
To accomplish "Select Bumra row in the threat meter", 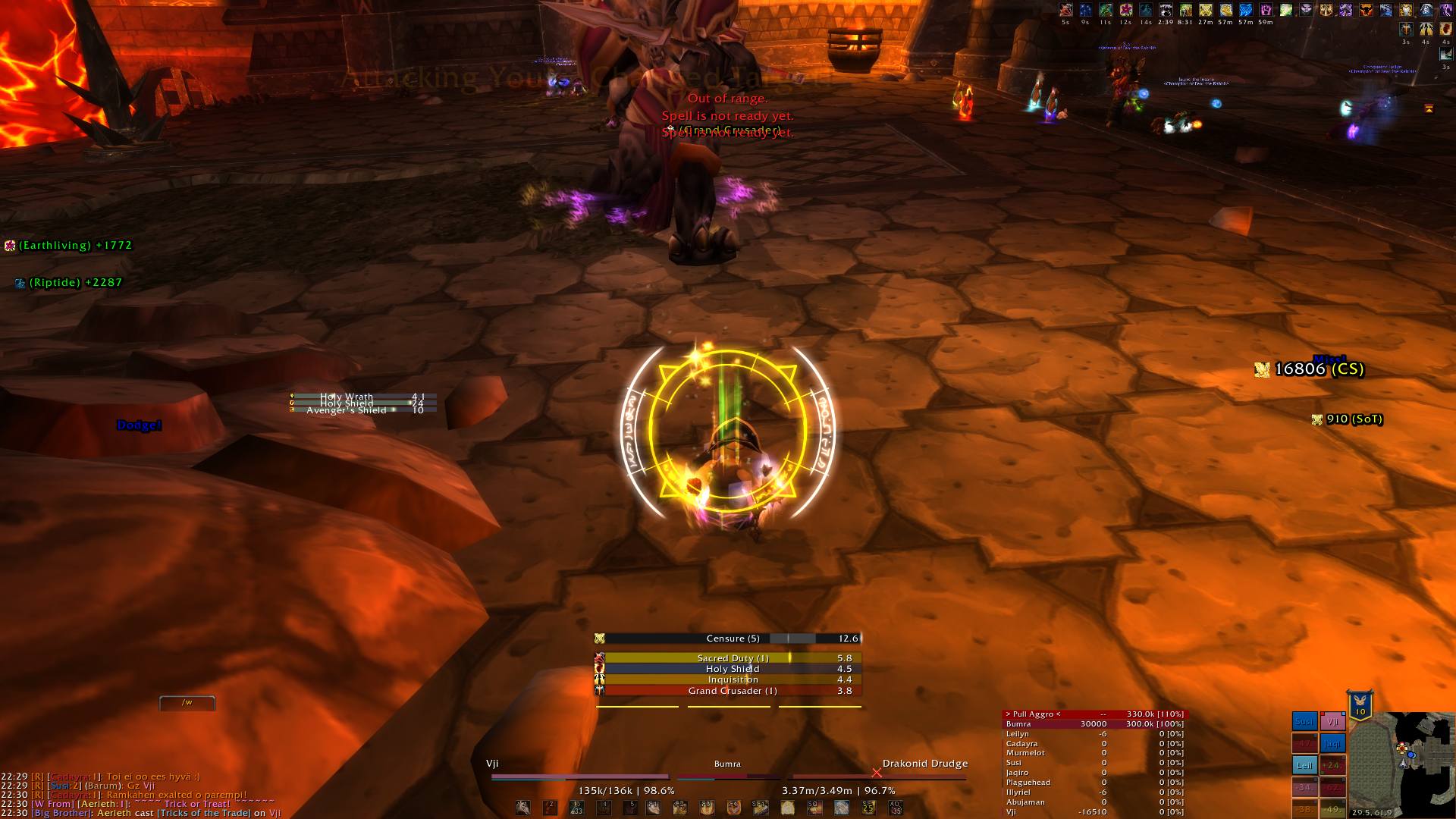I will [x=1094, y=724].
